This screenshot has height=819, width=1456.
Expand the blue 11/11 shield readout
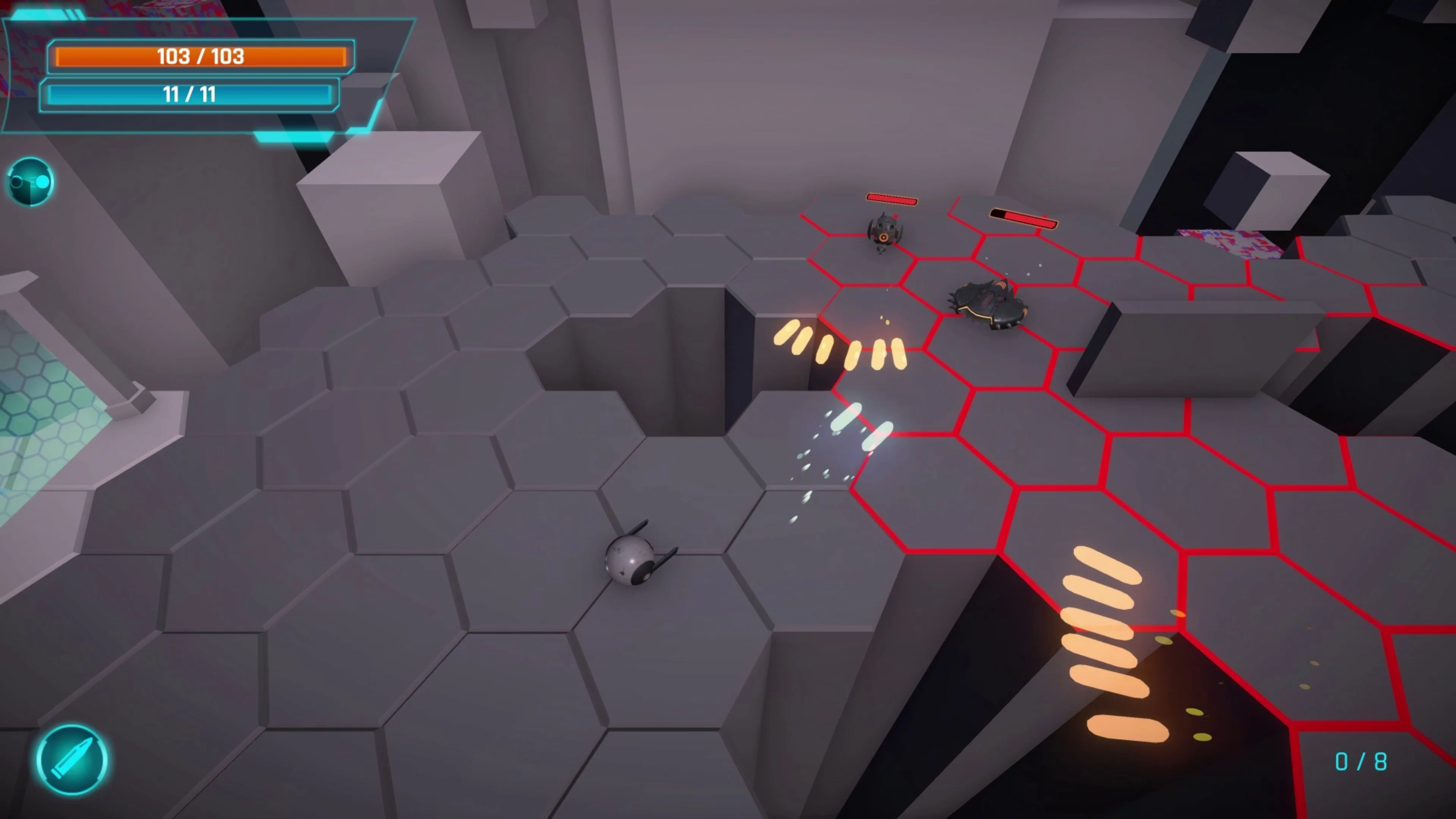[189, 94]
